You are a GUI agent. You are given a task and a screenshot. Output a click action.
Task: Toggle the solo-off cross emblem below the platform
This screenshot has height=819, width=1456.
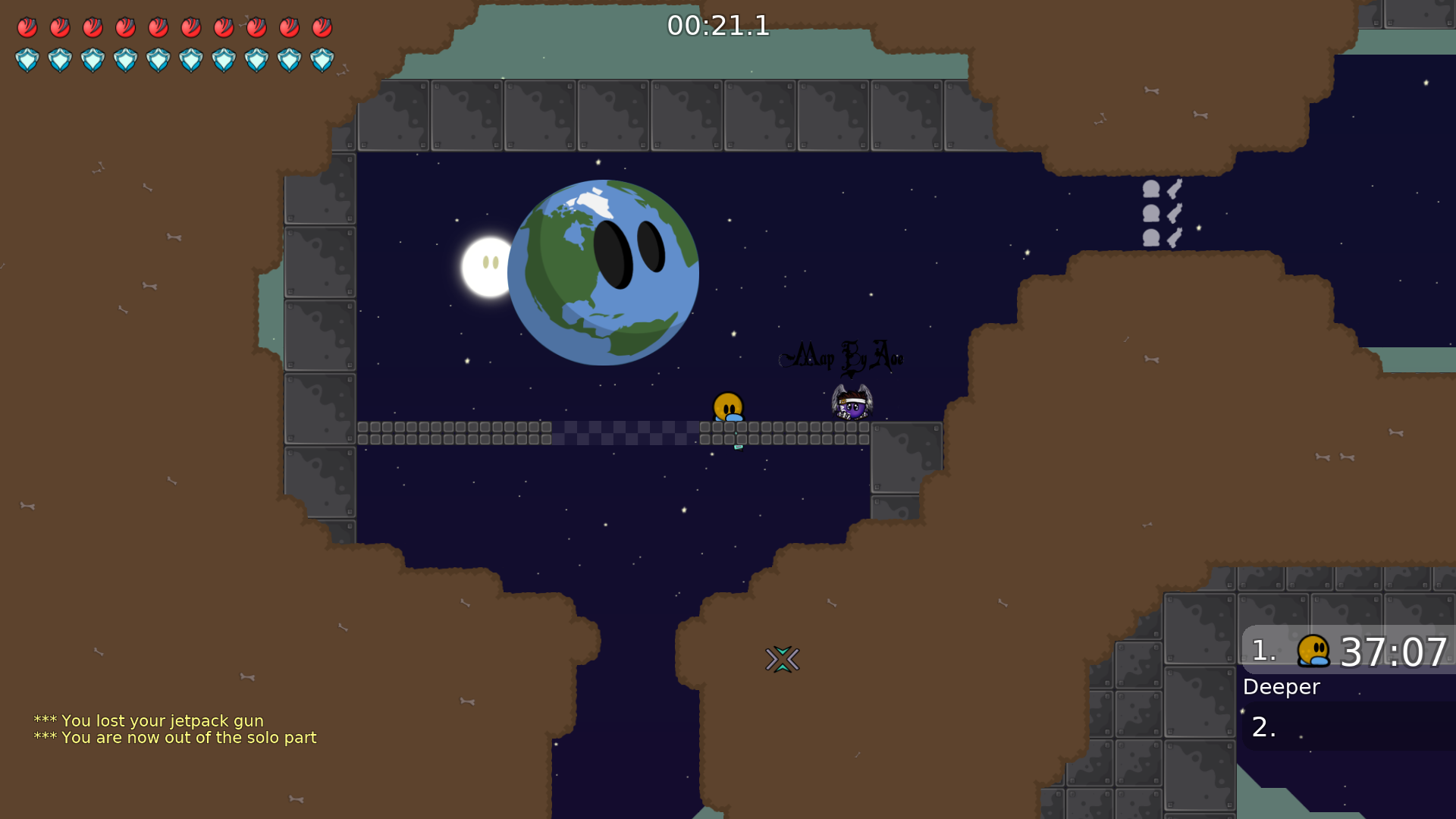click(x=784, y=659)
